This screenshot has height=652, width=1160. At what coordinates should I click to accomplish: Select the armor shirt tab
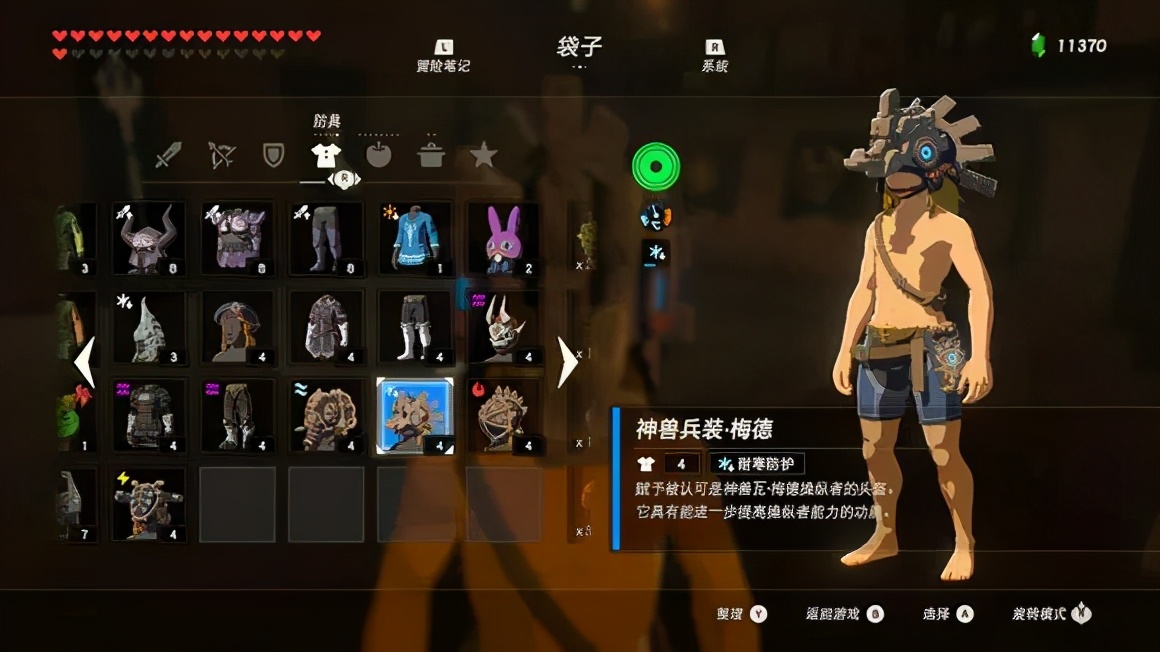(326, 155)
